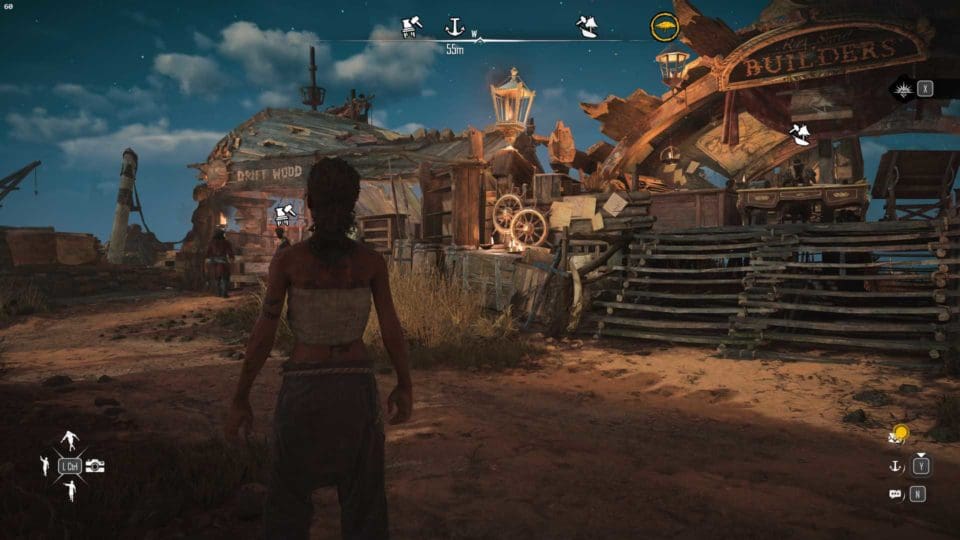Select the shipwright marker under the Builders sign
960x540 pixels.
coord(800,134)
